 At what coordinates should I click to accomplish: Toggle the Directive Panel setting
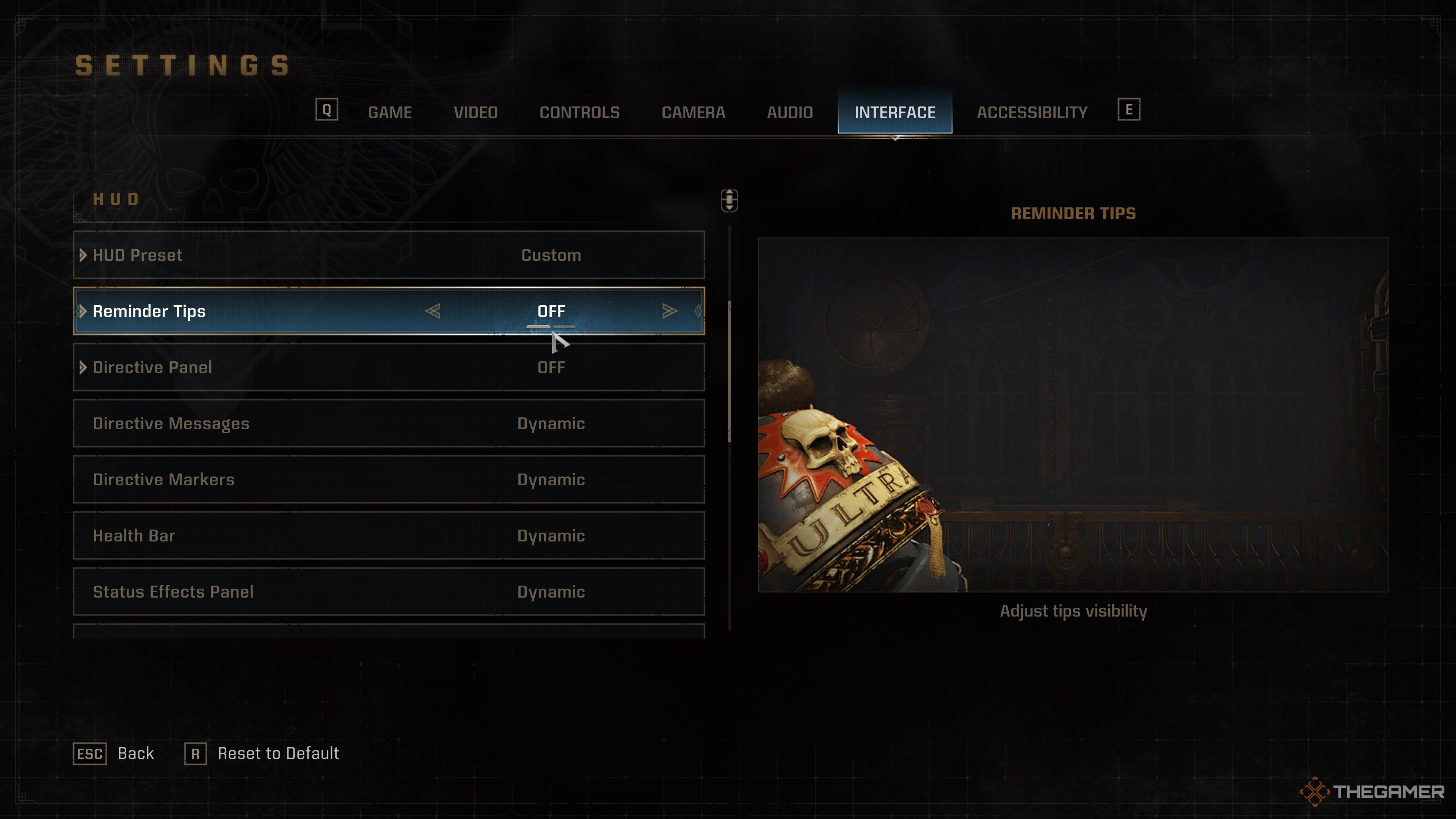point(551,367)
